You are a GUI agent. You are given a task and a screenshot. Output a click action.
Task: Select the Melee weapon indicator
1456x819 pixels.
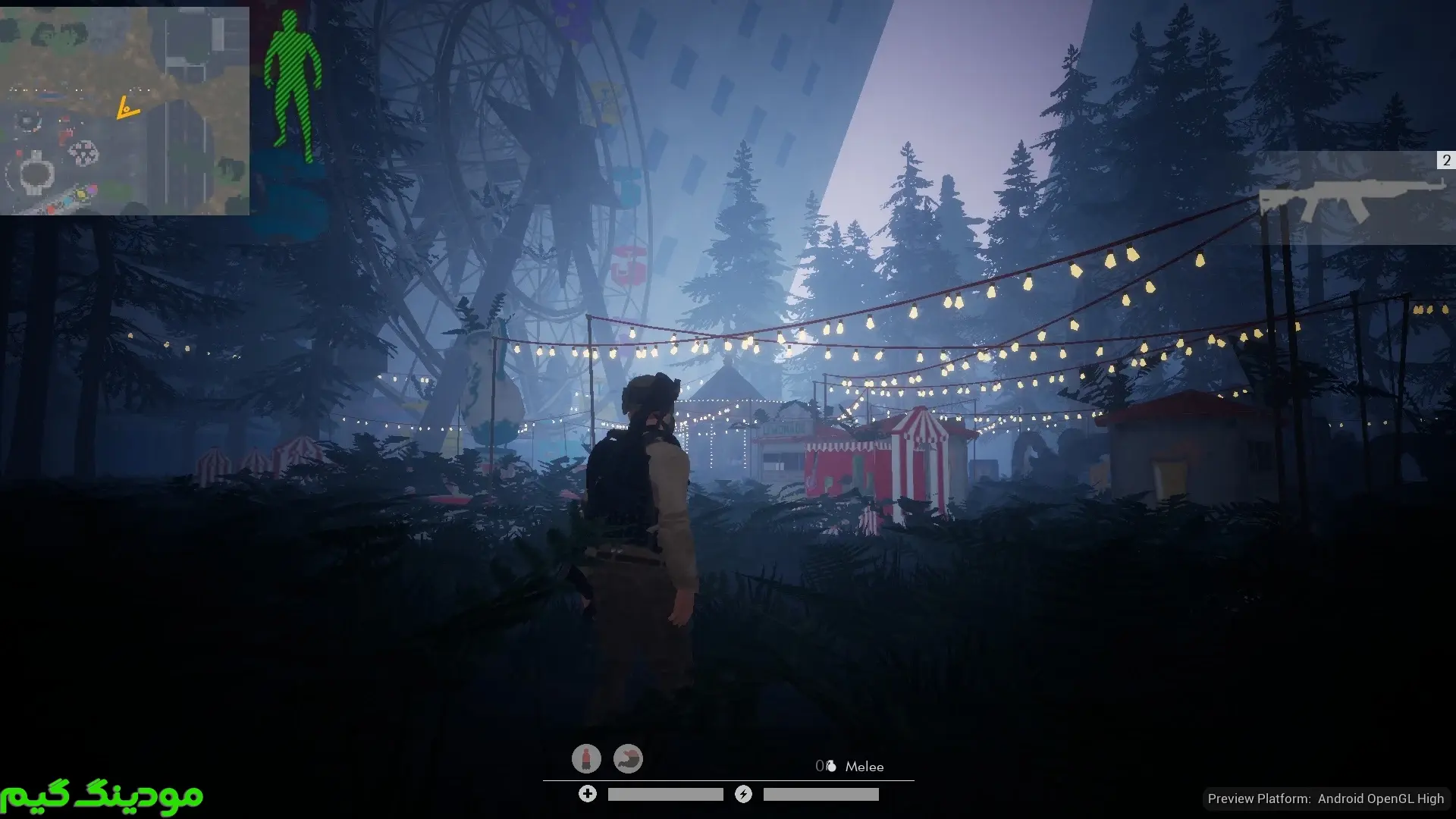tap(864, 767)
